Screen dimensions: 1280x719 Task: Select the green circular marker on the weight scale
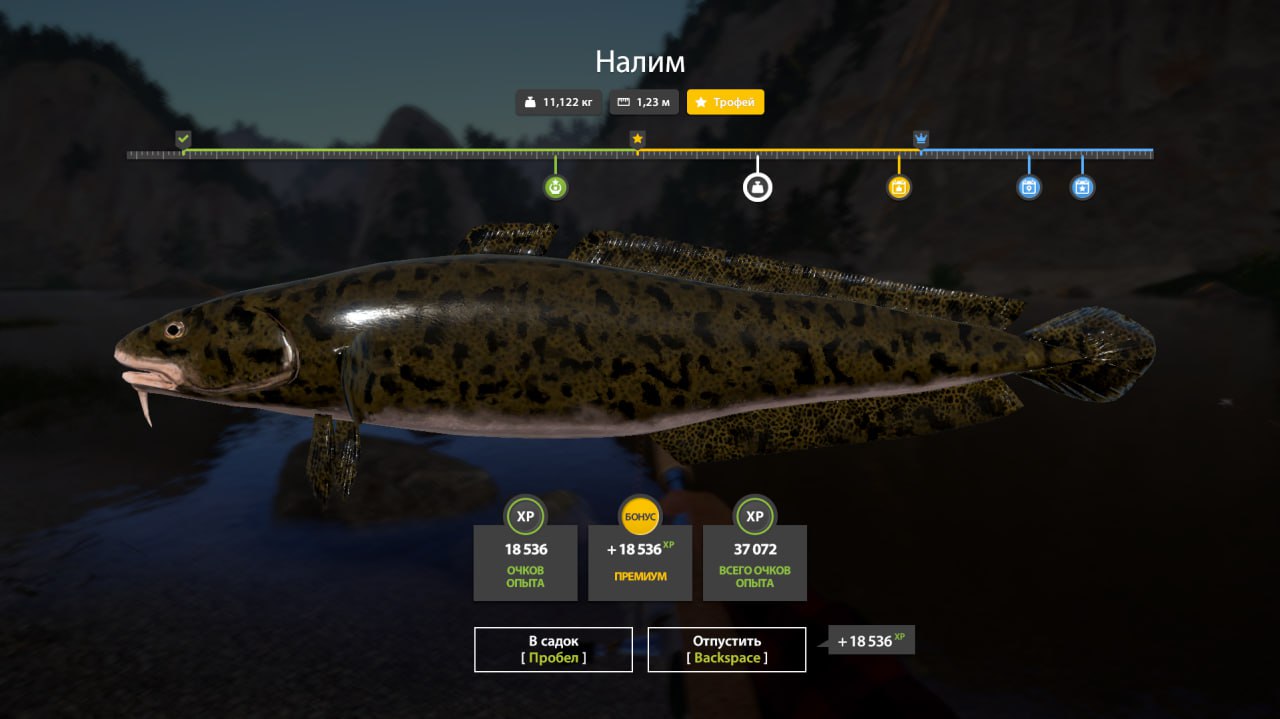coord(556,187)
